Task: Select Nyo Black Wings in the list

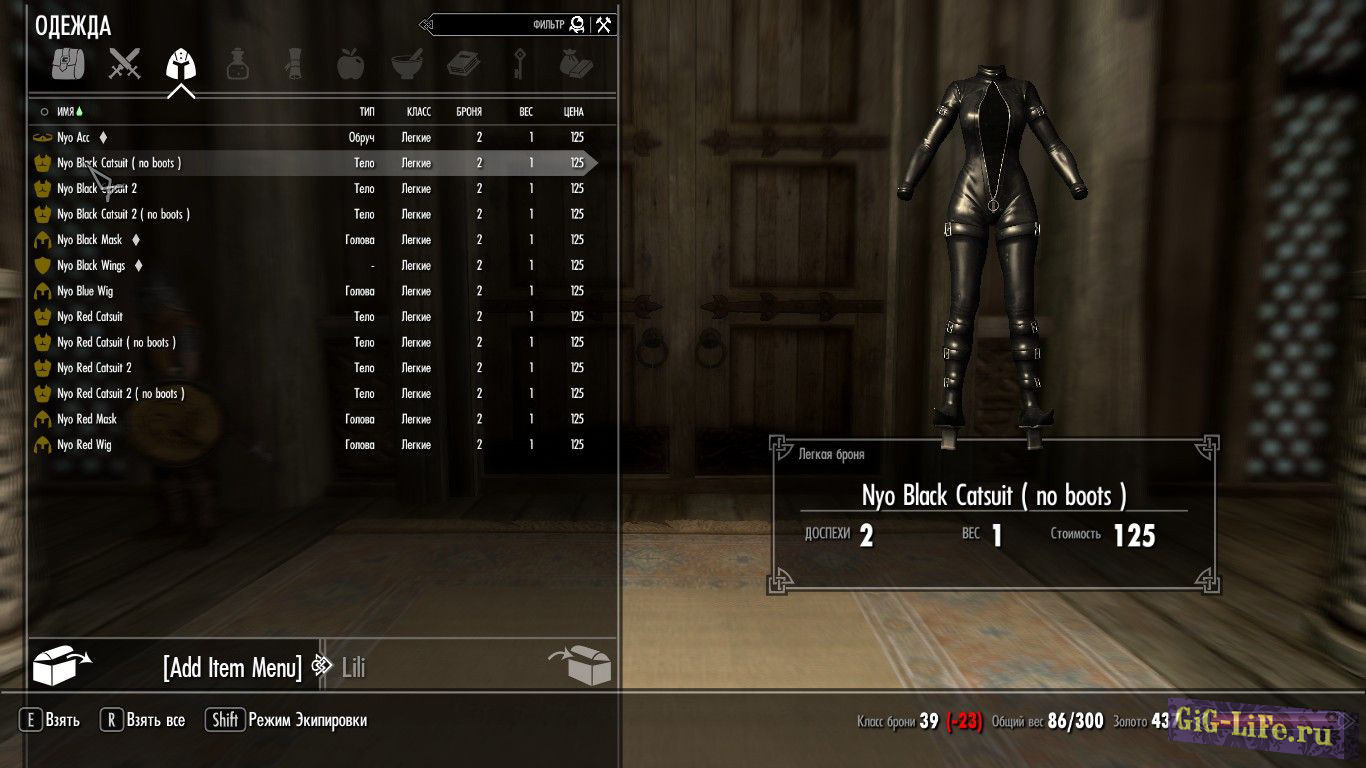Action: pos(91,266)
